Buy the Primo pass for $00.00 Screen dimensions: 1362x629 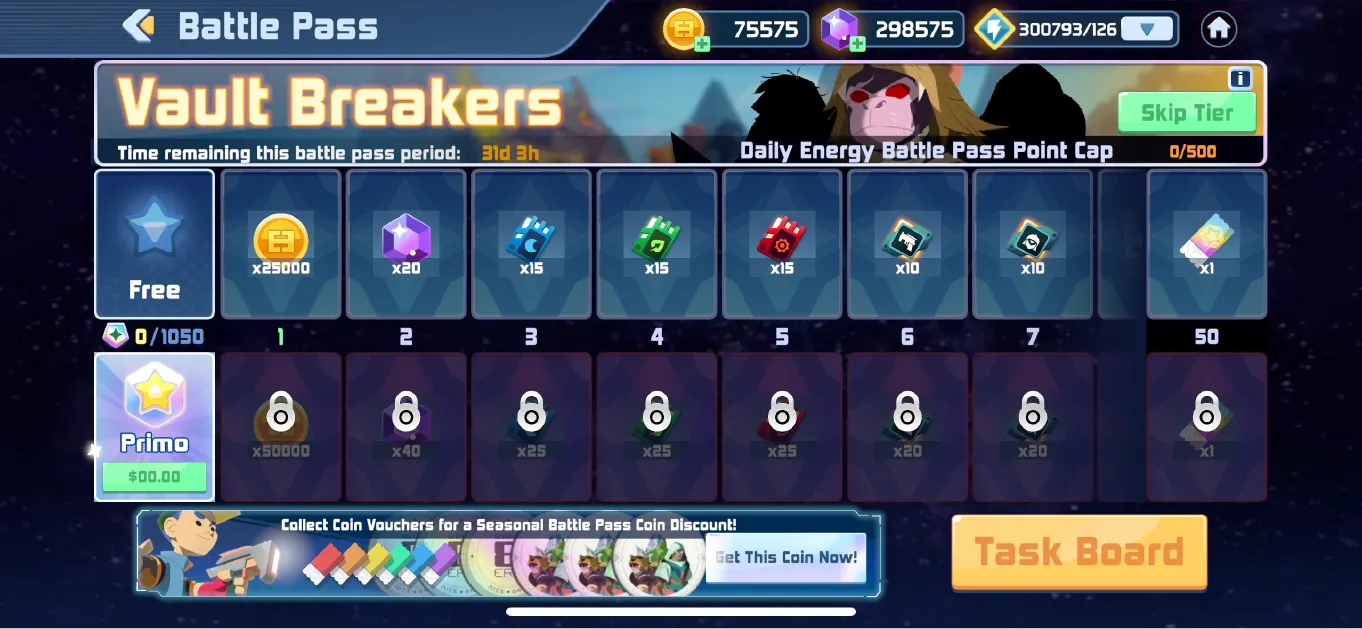click(154, 476)
